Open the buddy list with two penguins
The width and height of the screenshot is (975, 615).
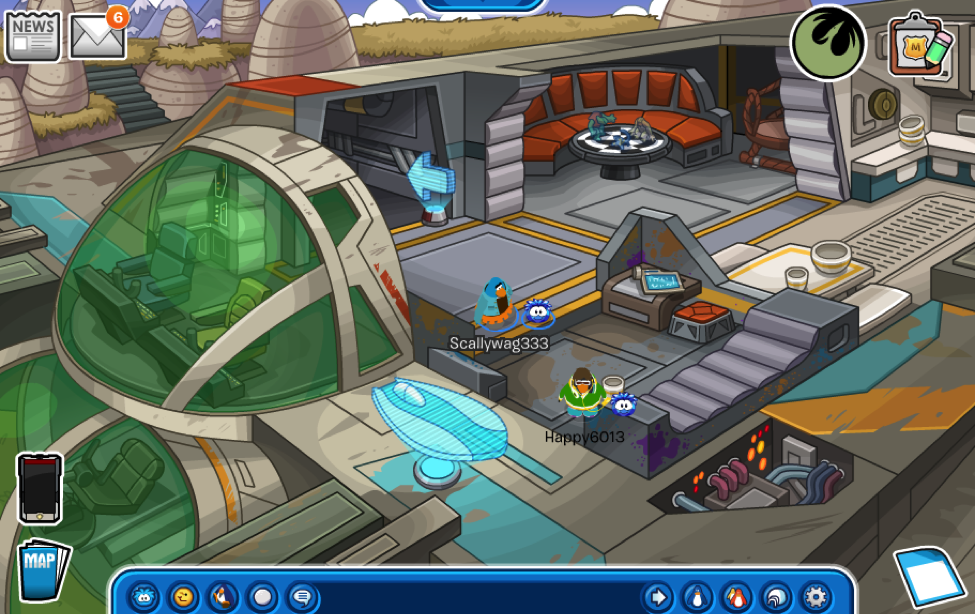click(x=737, y=597)
